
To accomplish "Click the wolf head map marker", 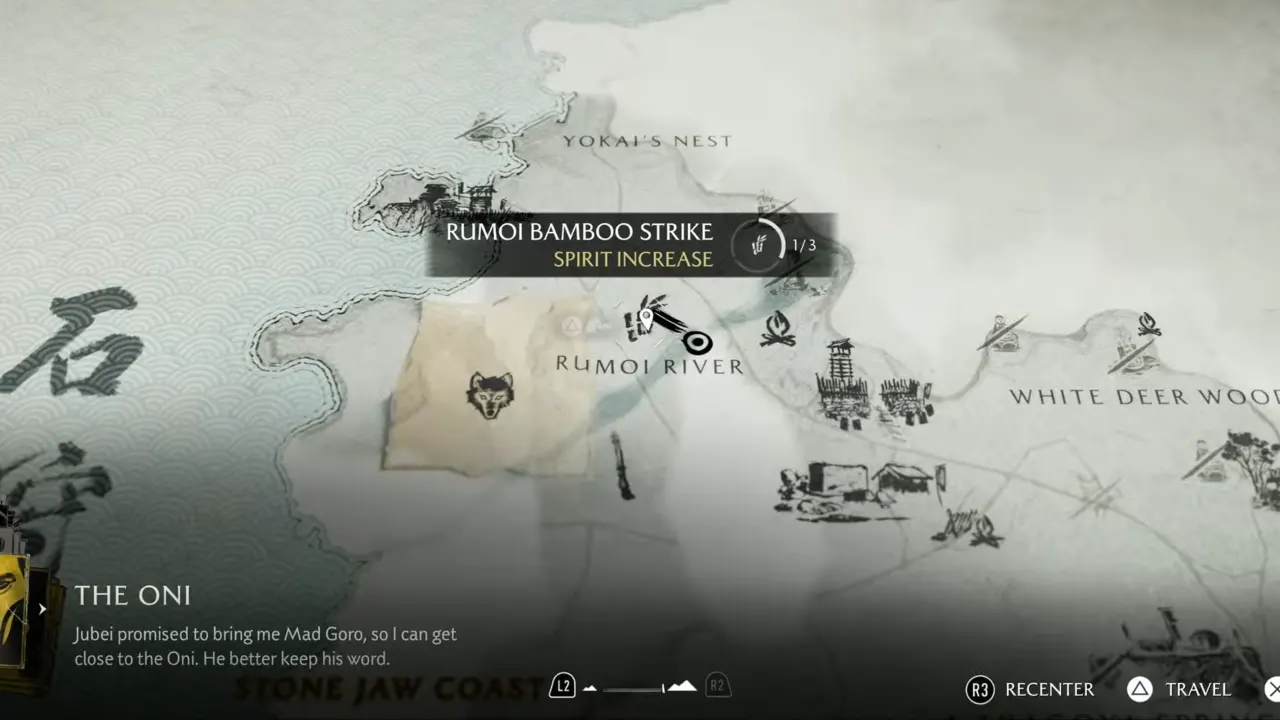I will 490,396.
